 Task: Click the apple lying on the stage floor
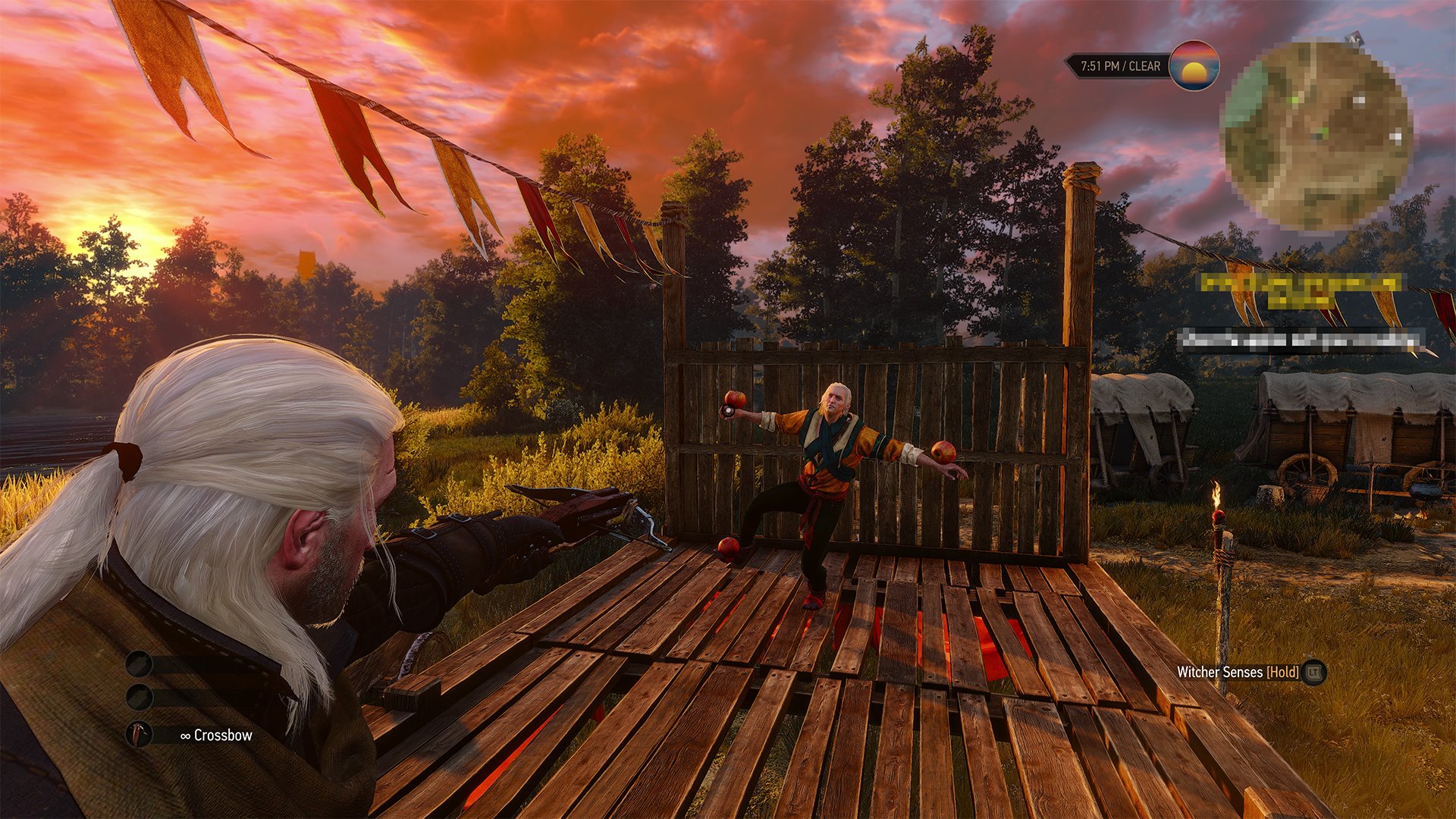click(x=730, y=548)
